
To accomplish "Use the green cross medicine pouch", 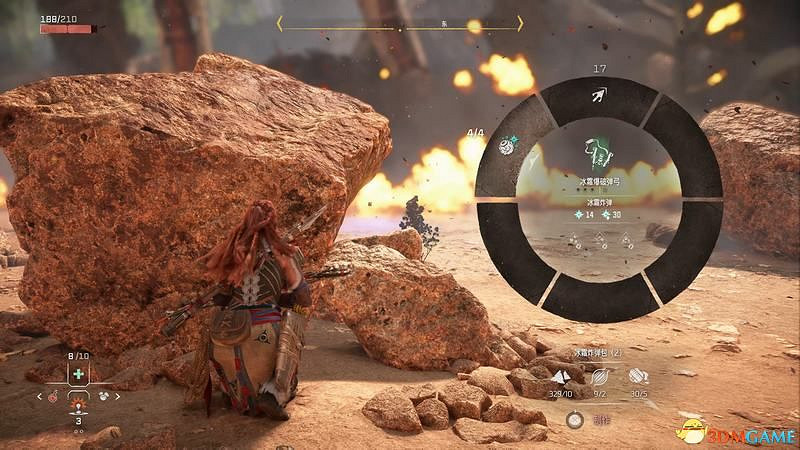I will tap(77, 374).
